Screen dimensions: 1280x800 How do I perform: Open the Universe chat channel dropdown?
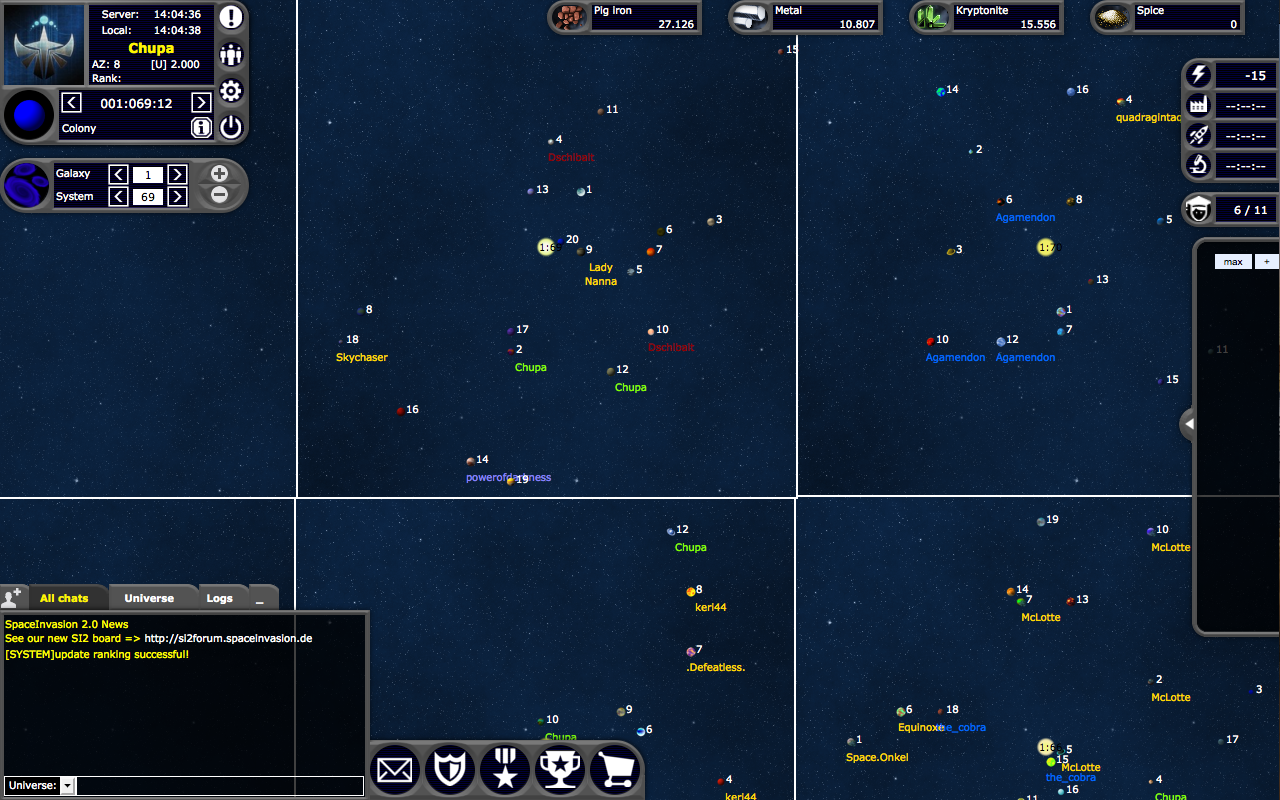[67, 786]
